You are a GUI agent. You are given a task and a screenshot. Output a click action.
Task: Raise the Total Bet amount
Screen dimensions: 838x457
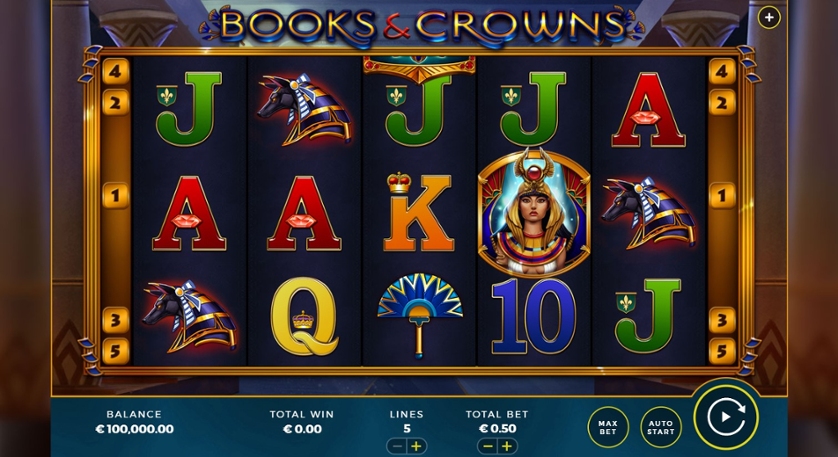coord(507,446)
